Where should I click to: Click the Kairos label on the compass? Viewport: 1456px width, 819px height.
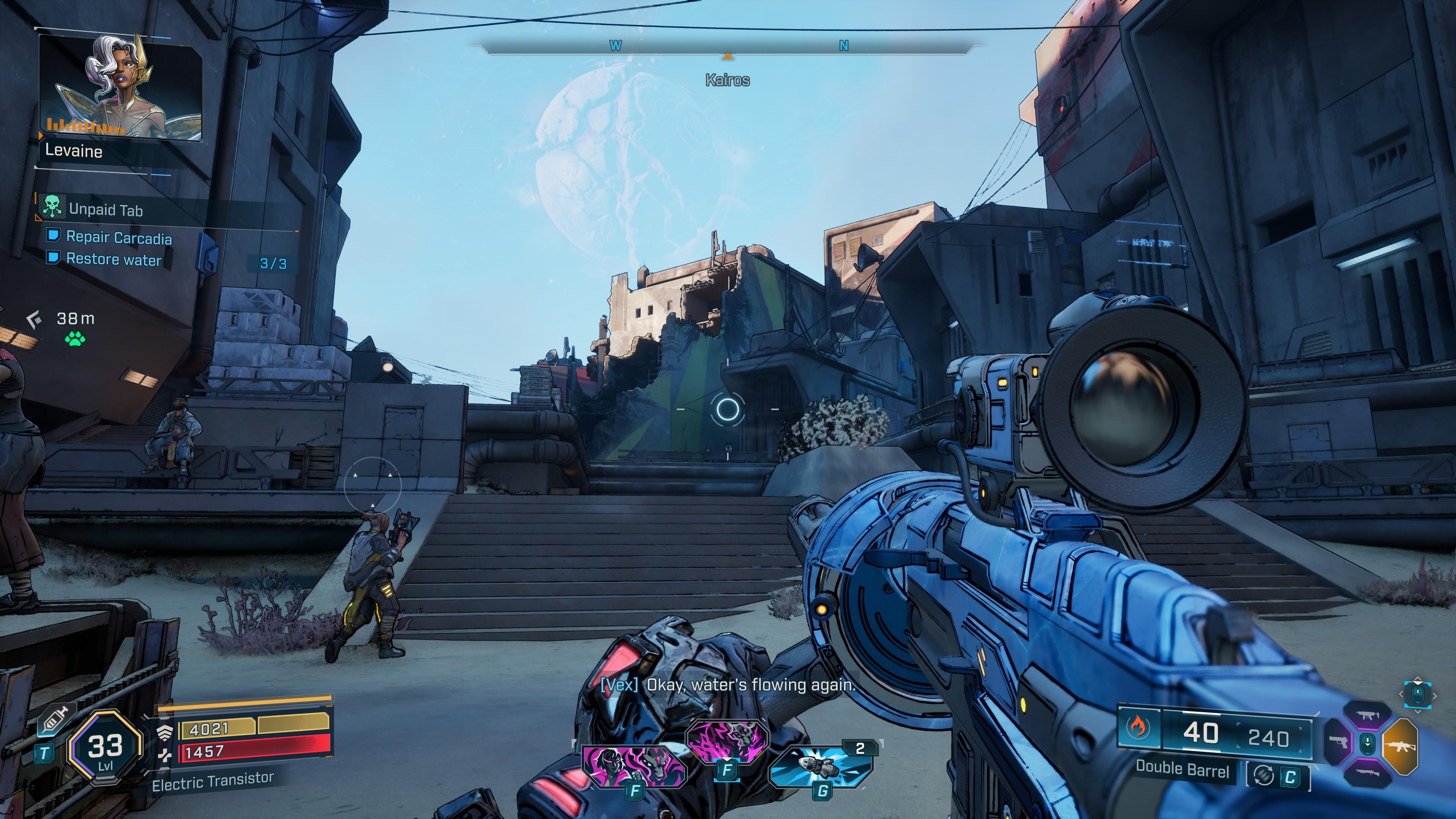click(x=728, y=81)
